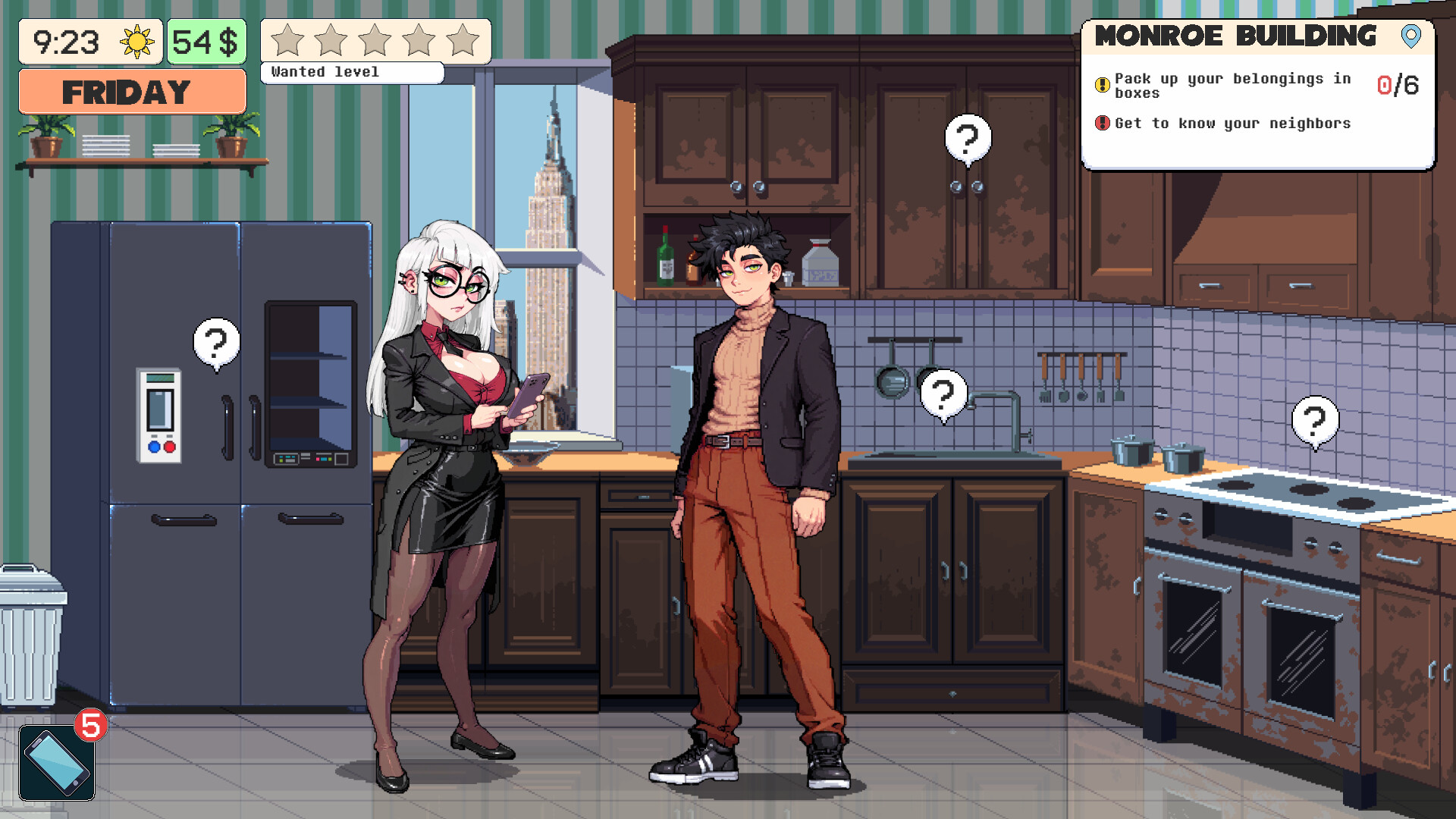1456x819 pixels.
Task: Select the Get to know your neighbors task
Action: tap(1233, 123)
